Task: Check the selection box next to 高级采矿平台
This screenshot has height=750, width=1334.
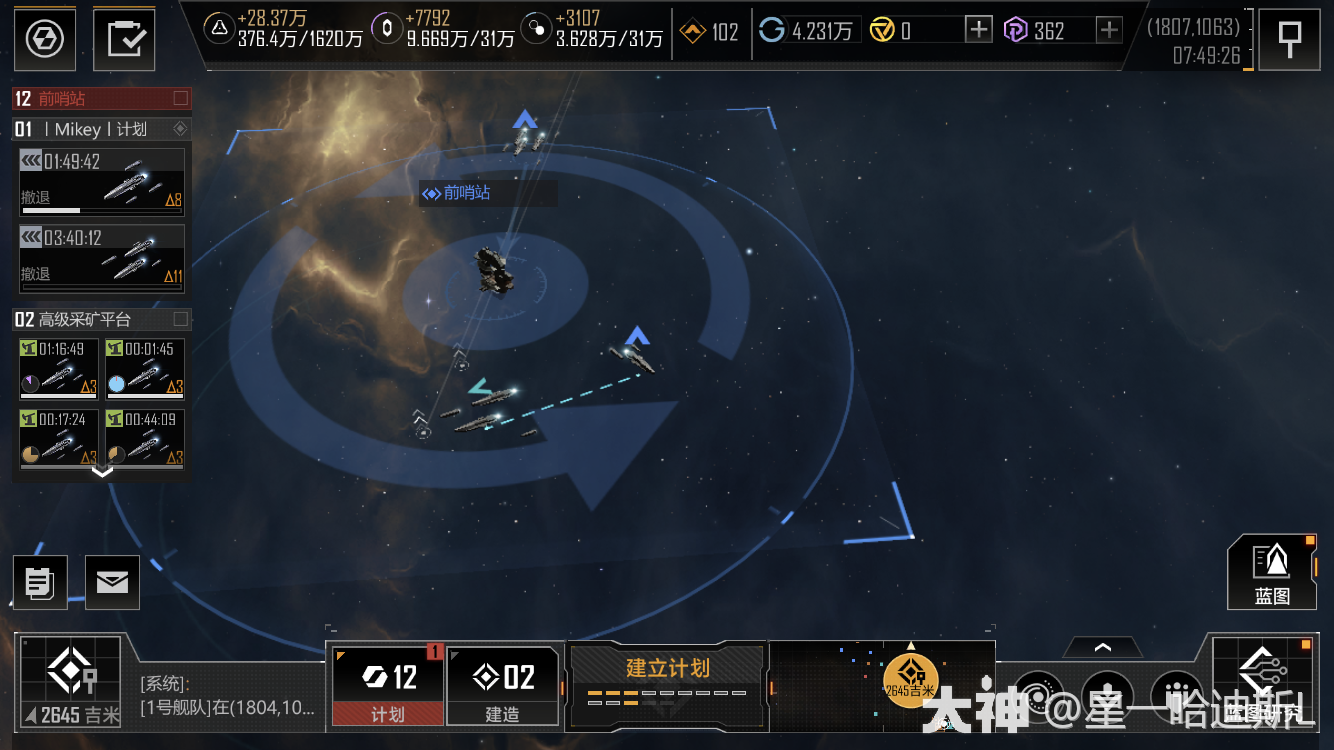Action: 180,318
